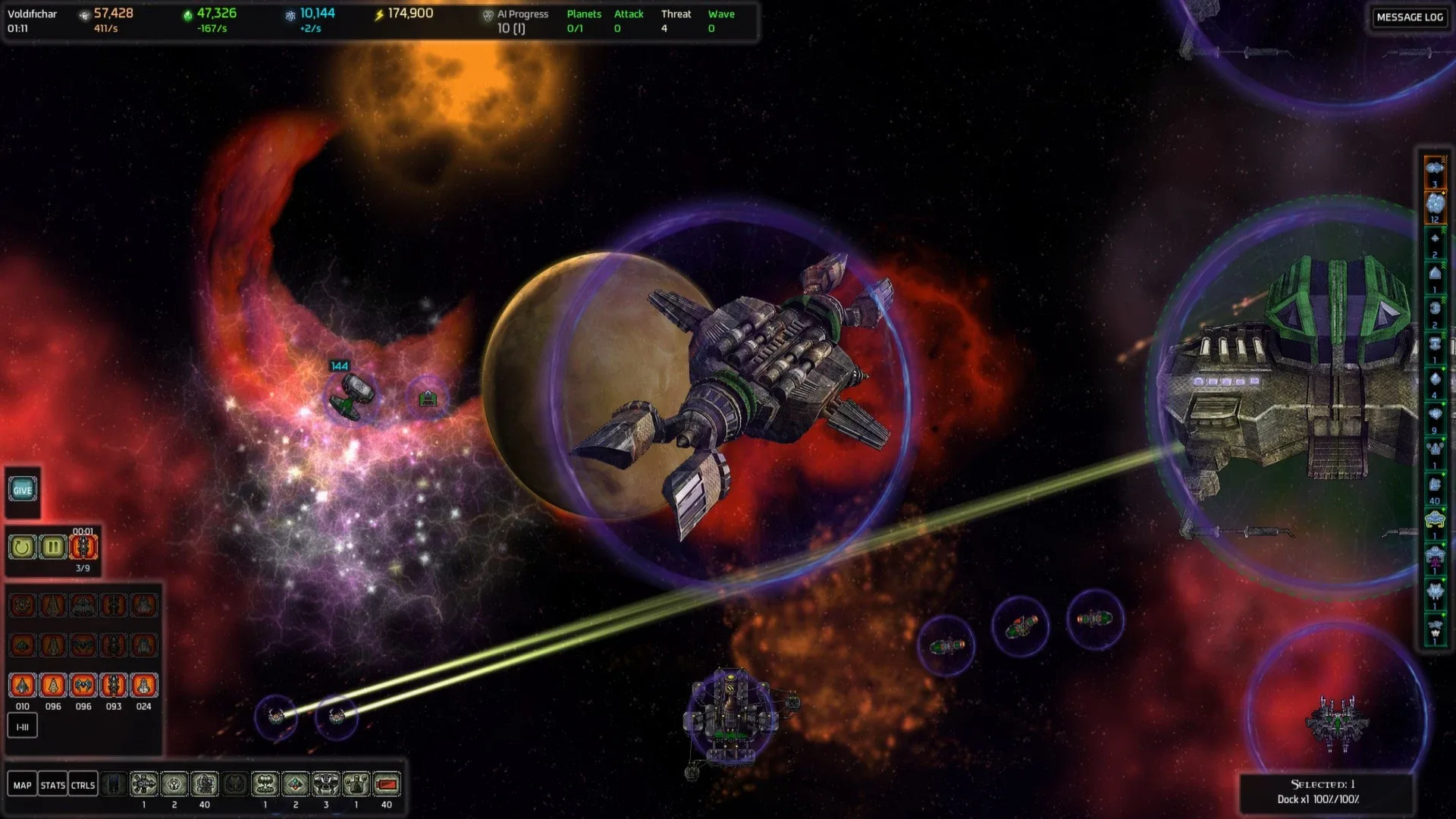Viewport: 1456px width, 819px height.
Task: Select the yellow-highlighted dock in the sidebar
Action: click(1435, 519)
